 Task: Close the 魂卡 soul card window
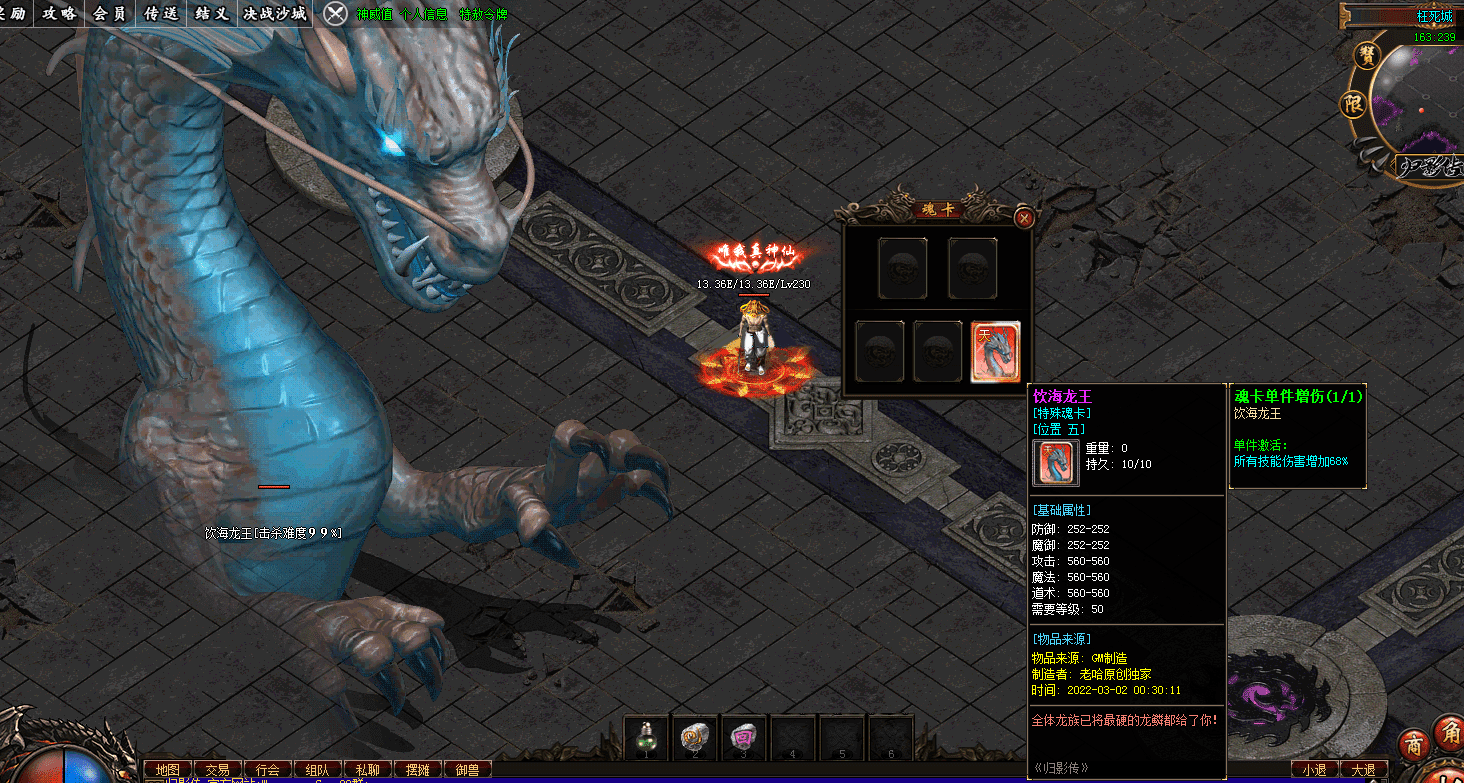[1023, 218]
